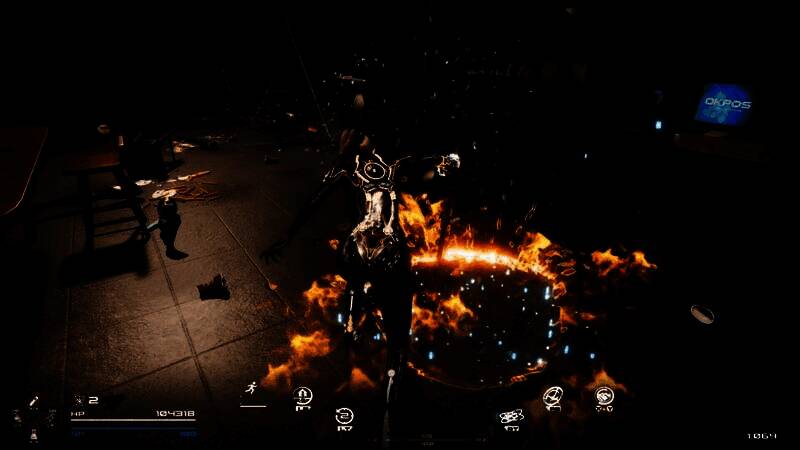Image resolution: width=800 pixels, height=450 pixels.
Task: Select the globe-shaped skill icon
Action: [x=553, y=397]
